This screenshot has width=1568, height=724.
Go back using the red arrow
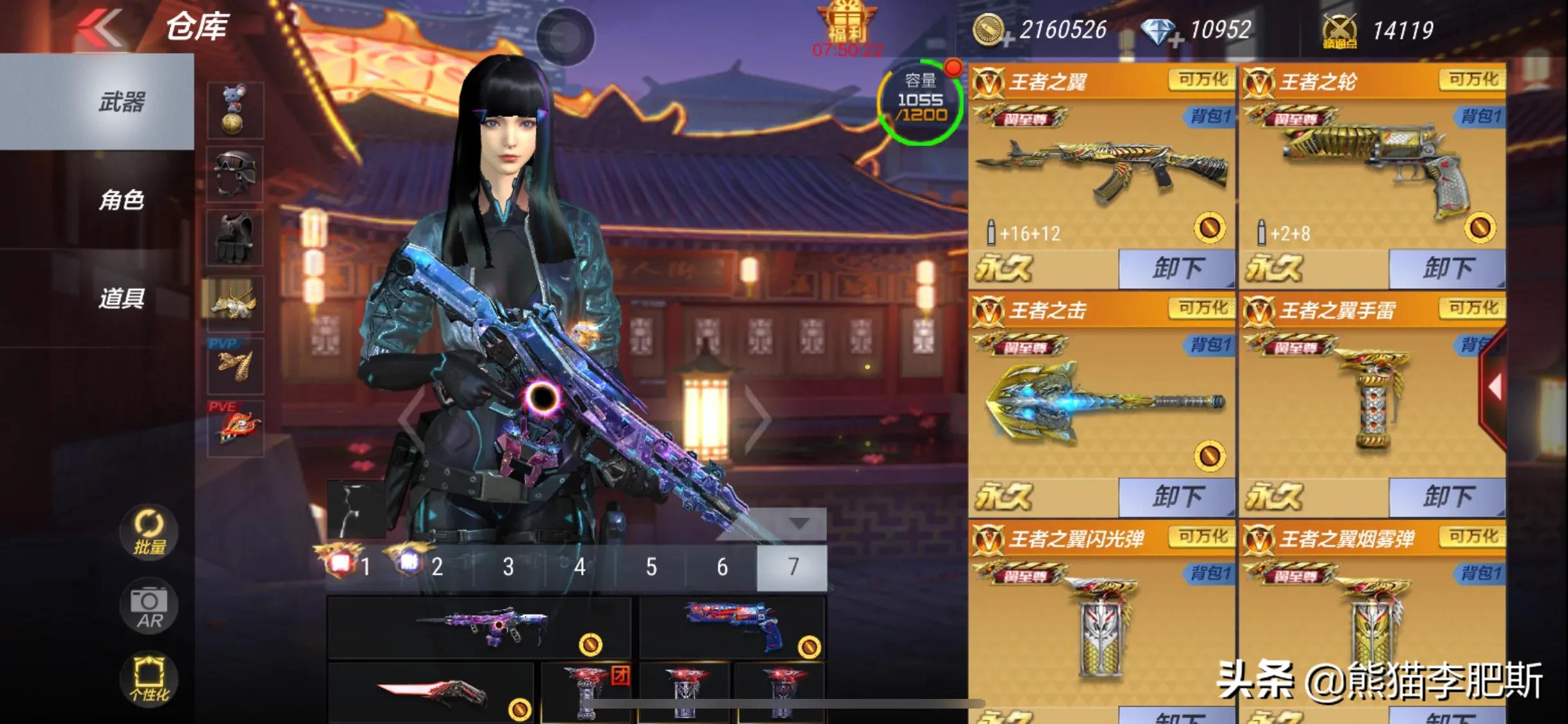(100, 27)
